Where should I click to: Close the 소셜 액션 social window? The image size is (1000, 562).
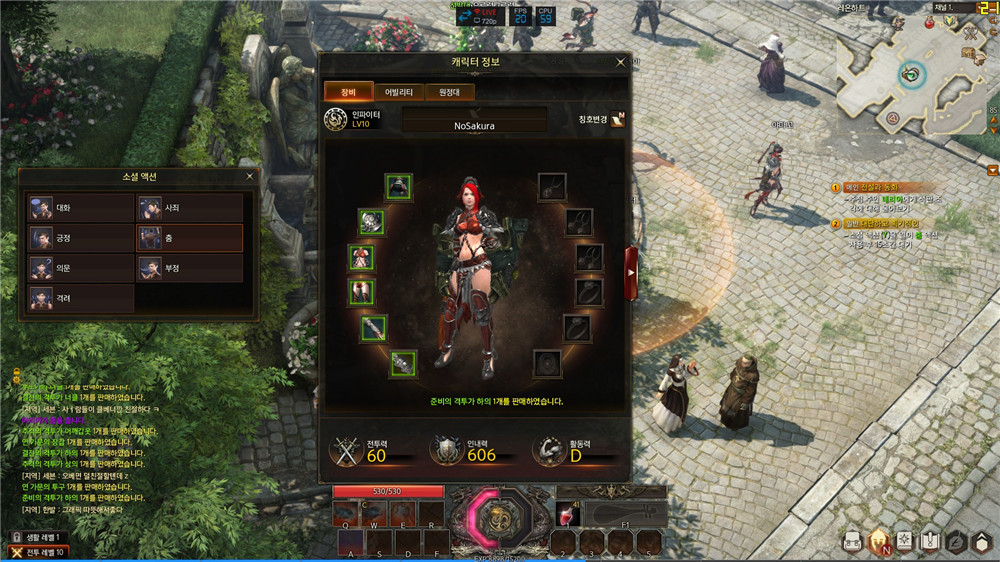(x=249, y=177)
